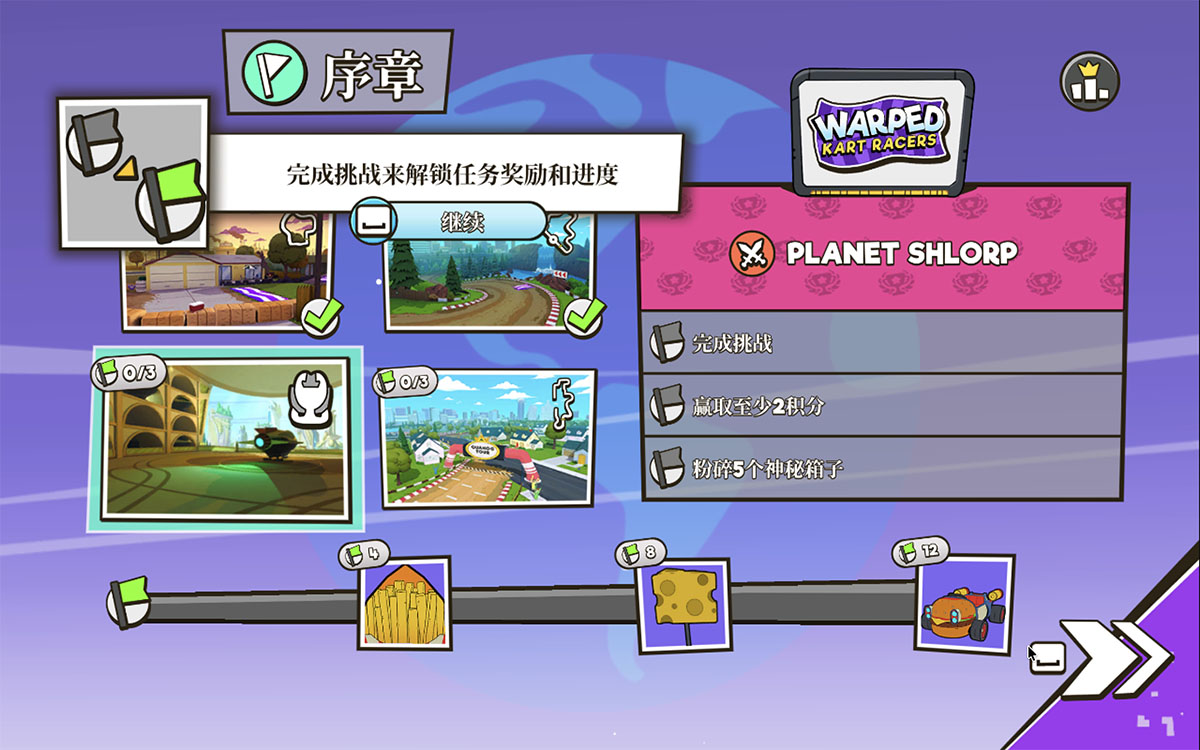
Task: Select the 粉碎5个神秘箱子 objective row
Action: point(884,467)
